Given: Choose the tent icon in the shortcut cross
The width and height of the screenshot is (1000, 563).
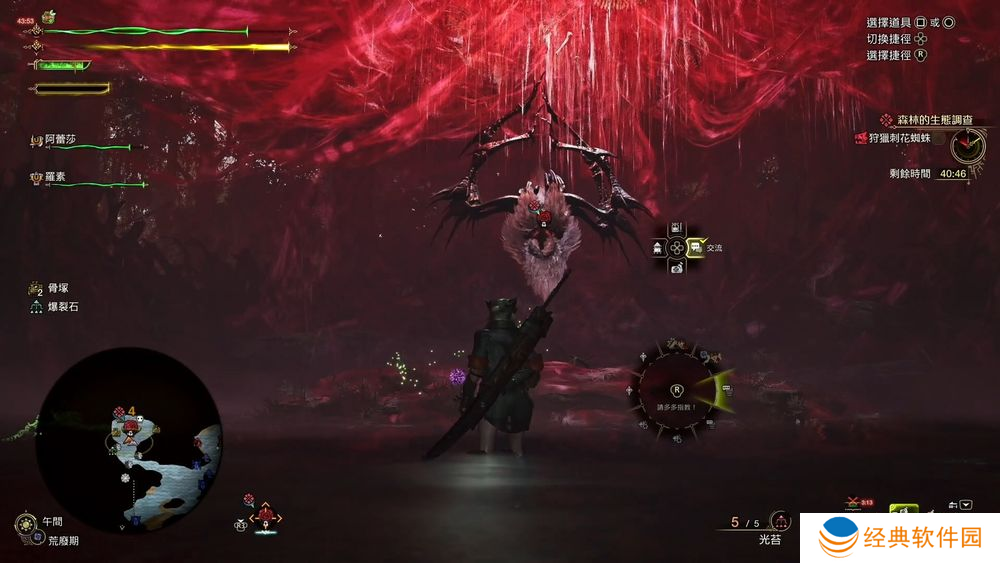Looking at the screenshot, I should pyautogui.click(x=658, y=247).
